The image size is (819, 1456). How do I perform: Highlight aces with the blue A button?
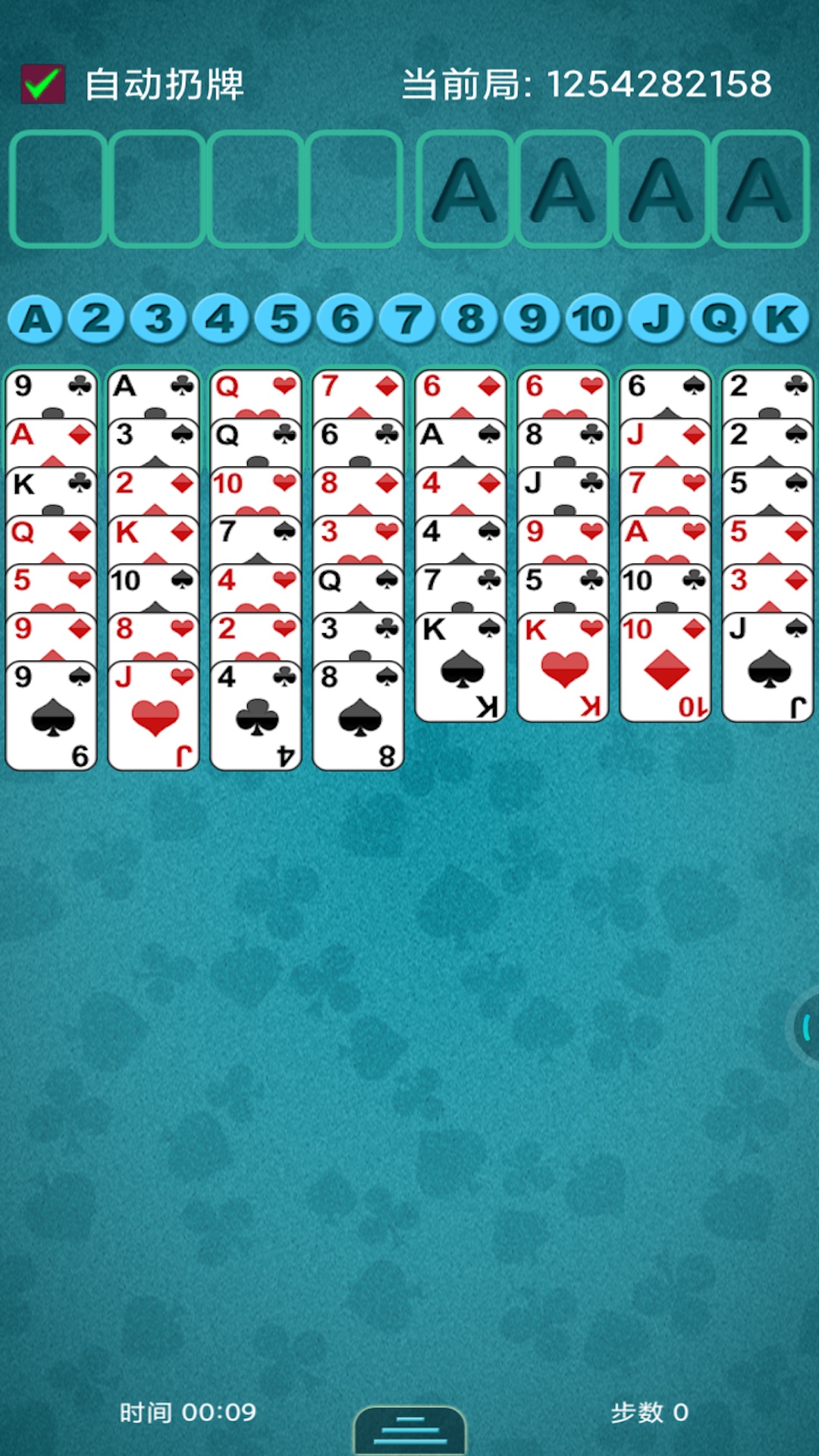[35, 318]
